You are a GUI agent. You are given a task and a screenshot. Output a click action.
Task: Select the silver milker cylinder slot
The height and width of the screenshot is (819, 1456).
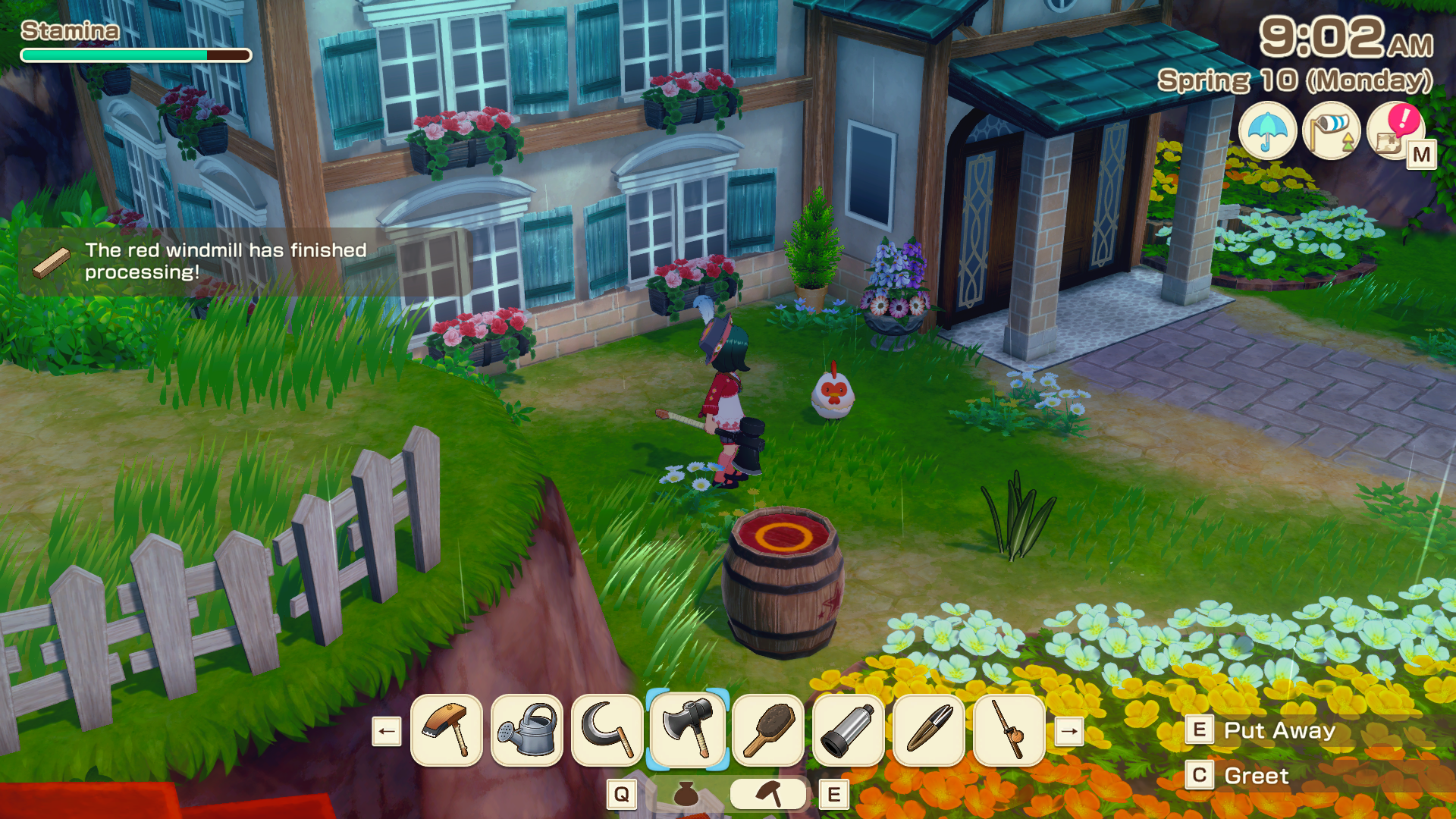(x=849, y=730)
